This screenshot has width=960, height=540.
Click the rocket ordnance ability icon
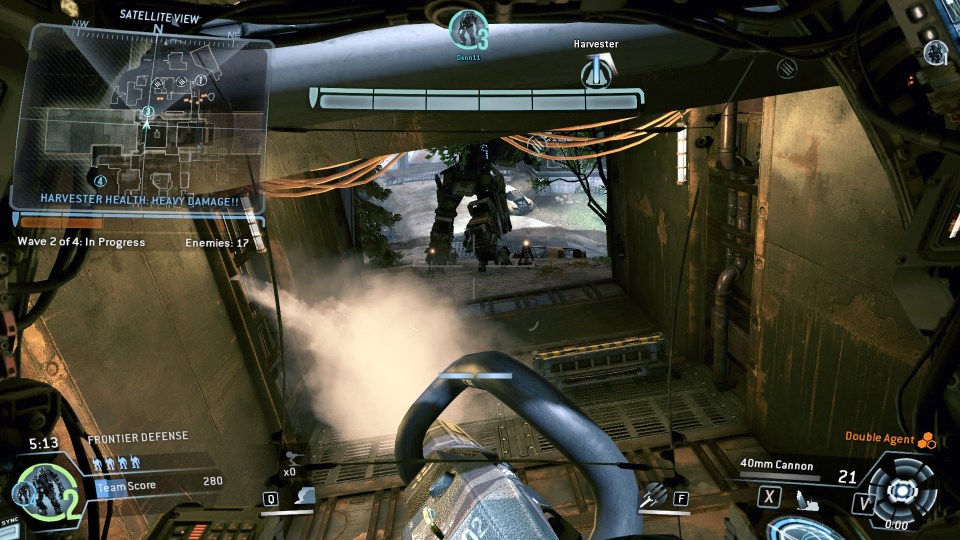tap(653, 493)
